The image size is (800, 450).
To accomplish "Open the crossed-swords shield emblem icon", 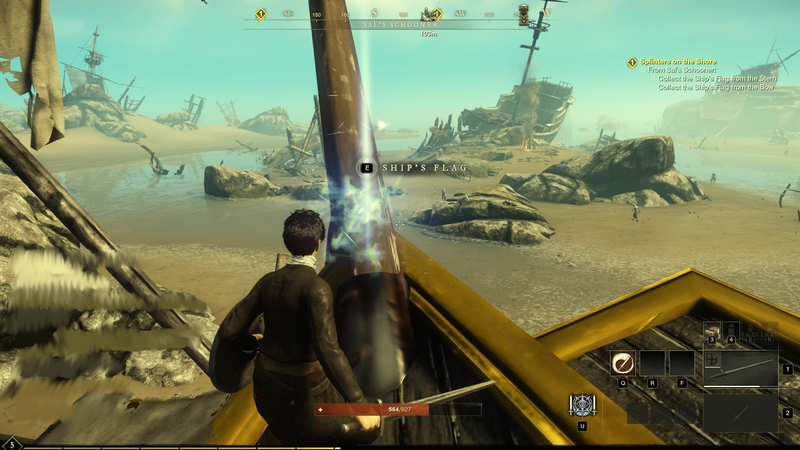I will point(581,405).
